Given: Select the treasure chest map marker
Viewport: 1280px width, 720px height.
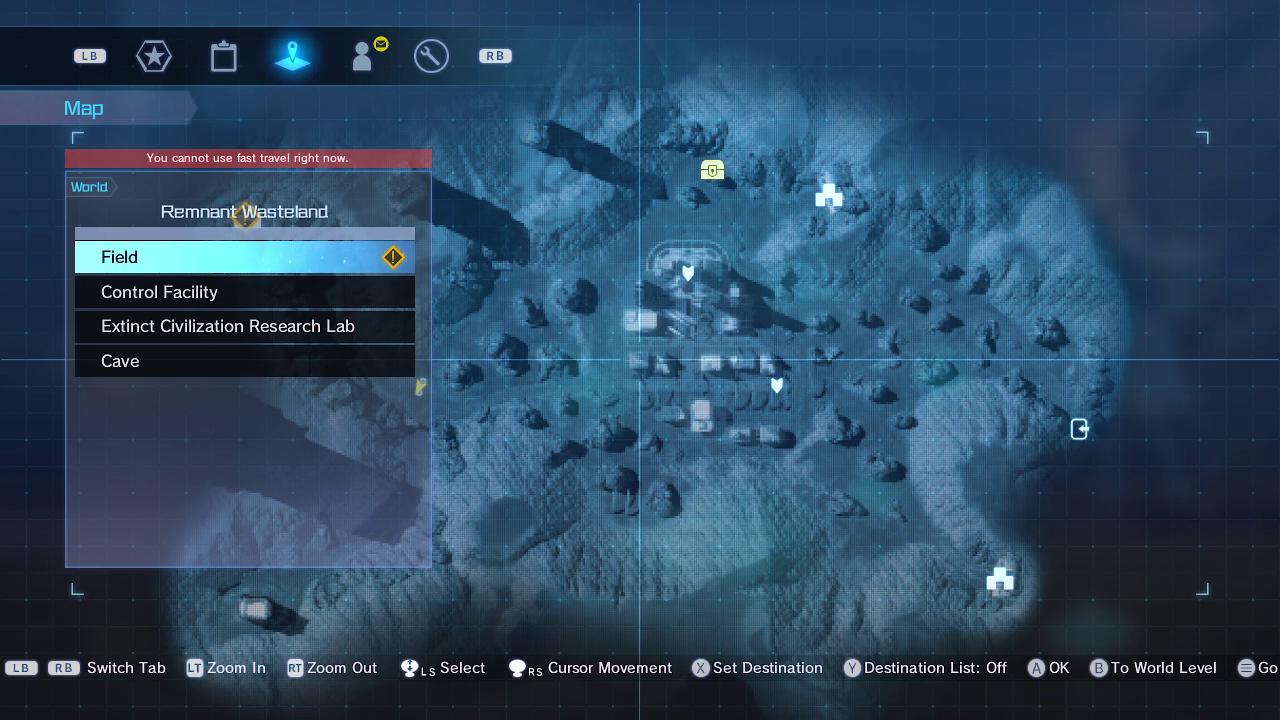Looking at the screenshot, I should [712, 170].
